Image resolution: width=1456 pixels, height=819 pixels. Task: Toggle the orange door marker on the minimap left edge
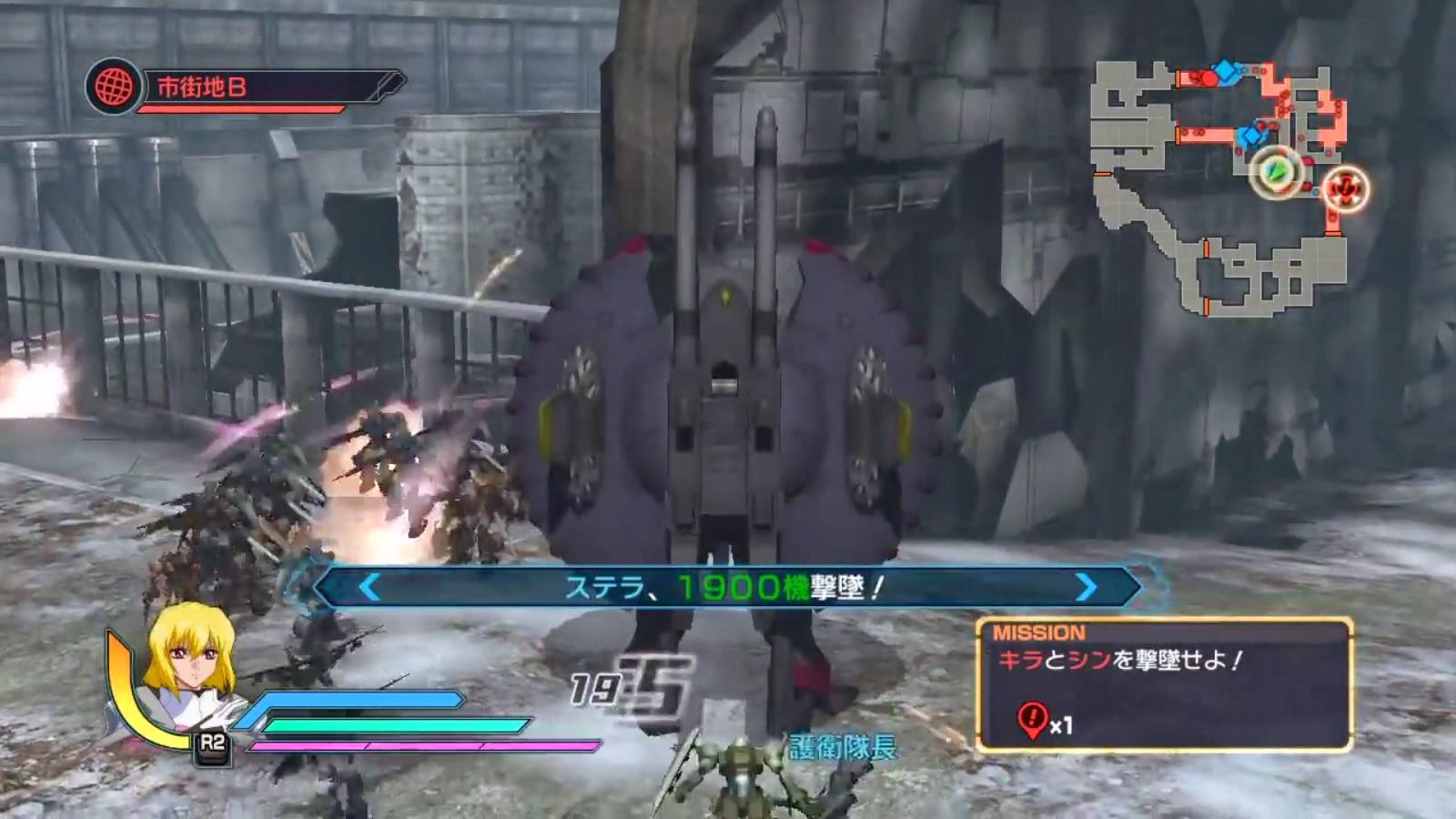tap(1100, 174)
